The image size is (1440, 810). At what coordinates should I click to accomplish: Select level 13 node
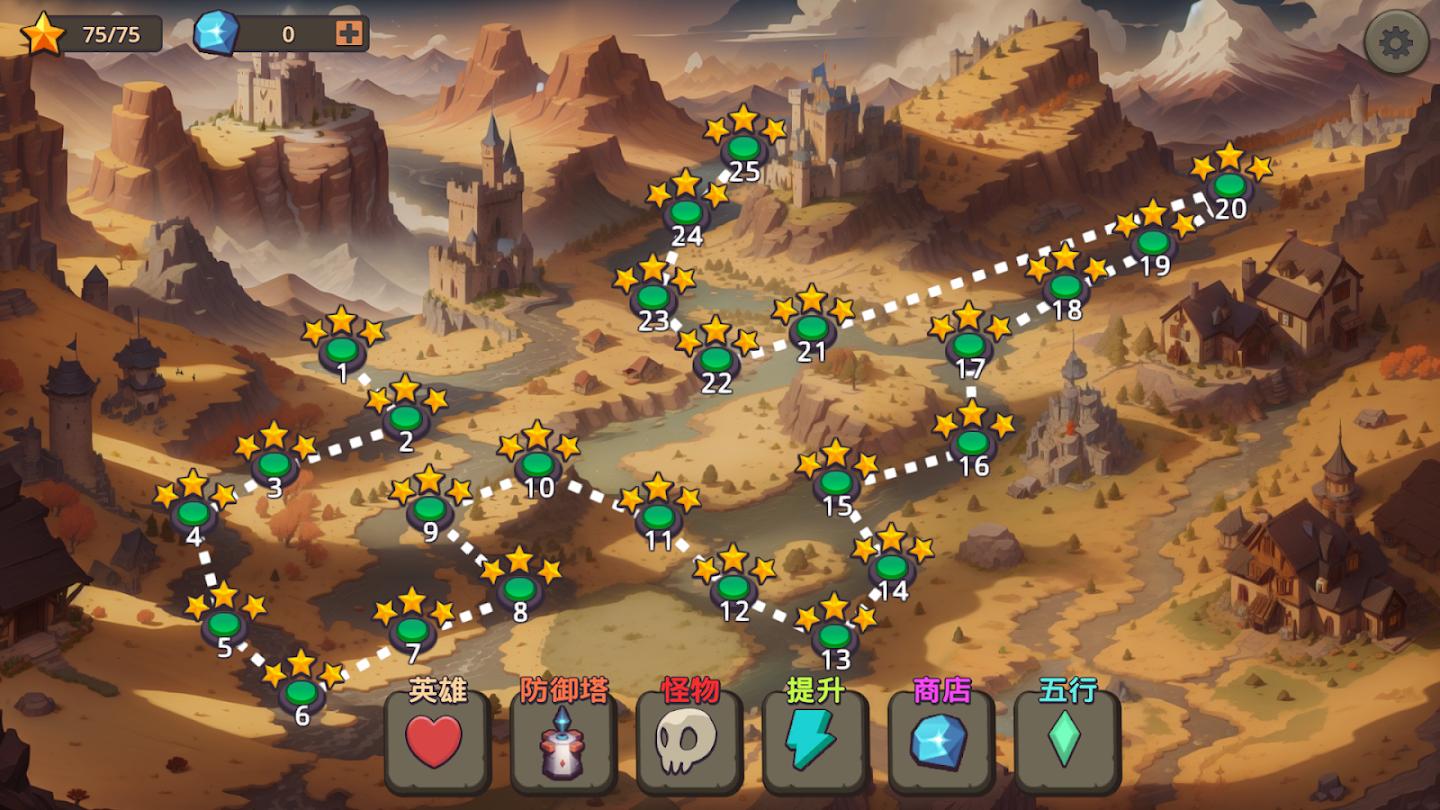point(835,636)
